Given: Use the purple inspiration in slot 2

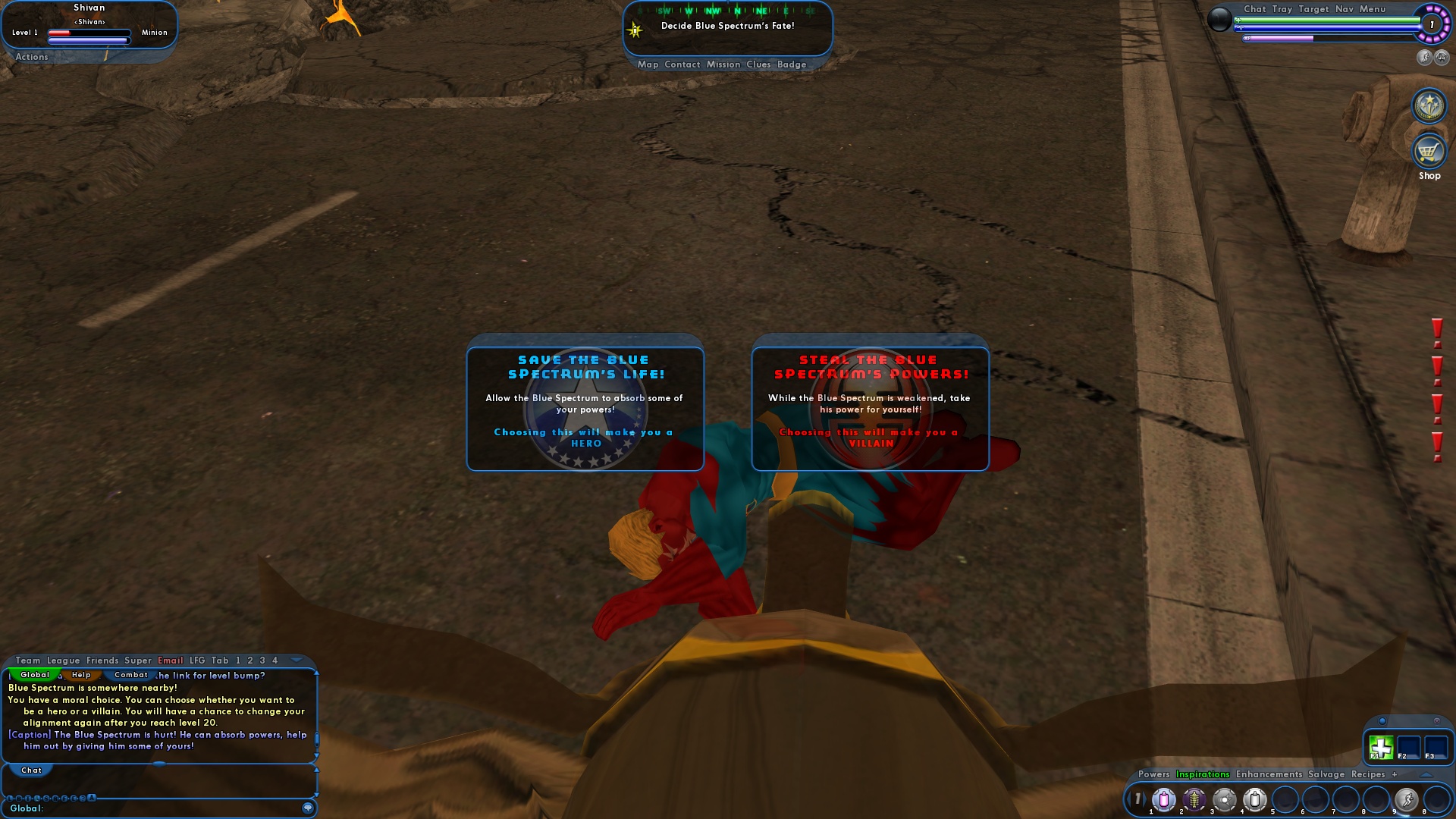Looking at the screenshot, I should tap(1193, 800).
